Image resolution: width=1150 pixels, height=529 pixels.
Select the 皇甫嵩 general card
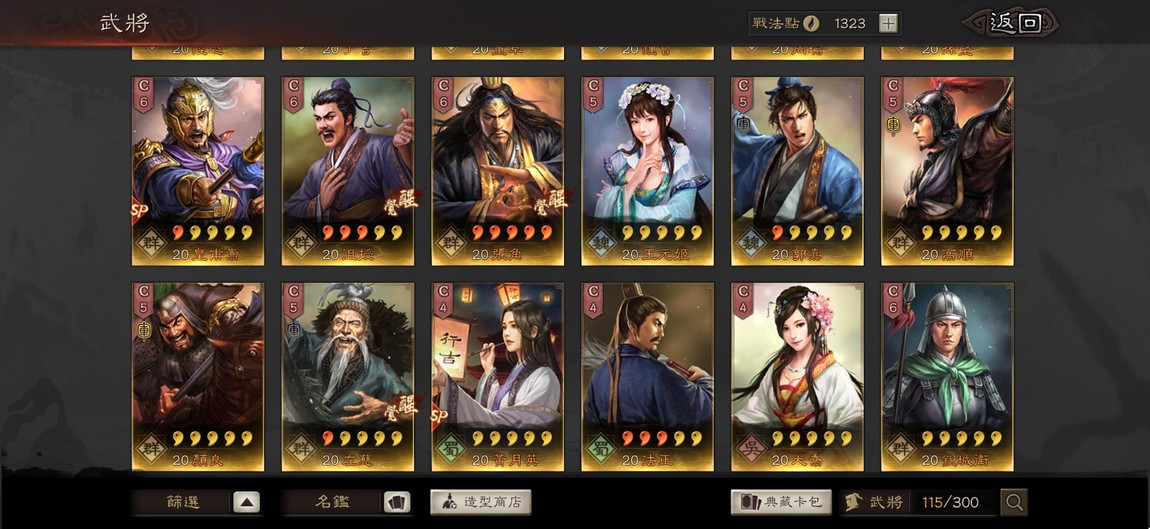[198, 170]
